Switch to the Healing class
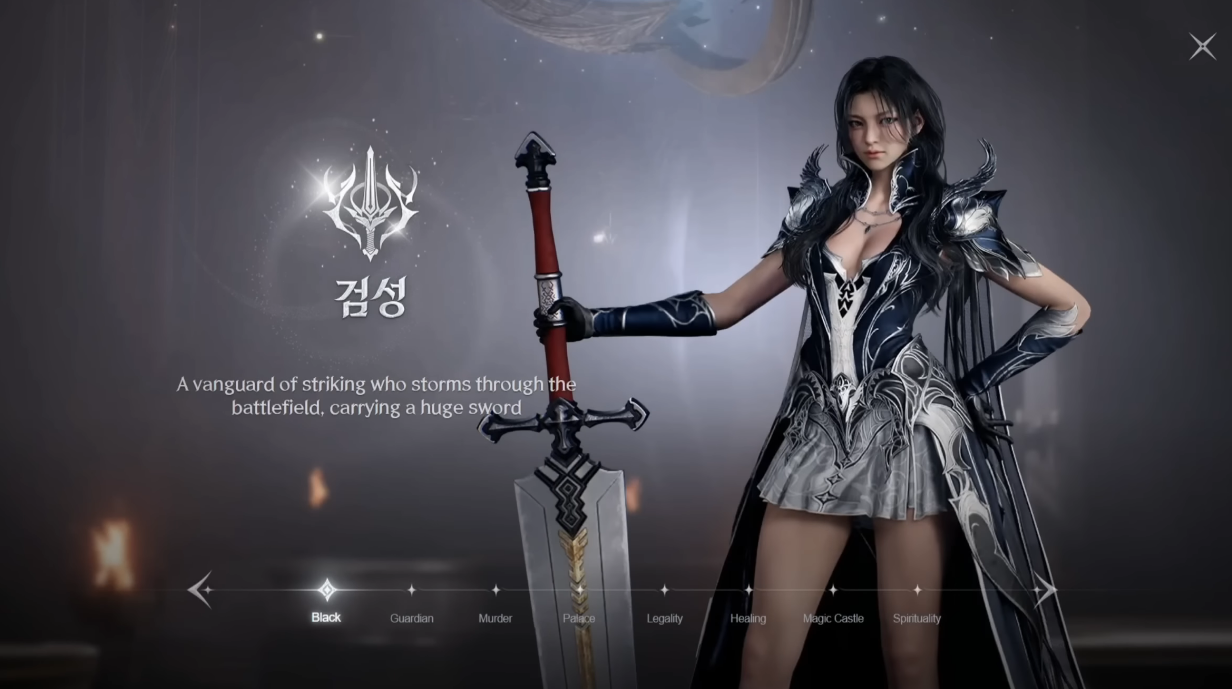The width and height of the screenshot is (1232, 689). pyautogui.click(x=748, y=604)
